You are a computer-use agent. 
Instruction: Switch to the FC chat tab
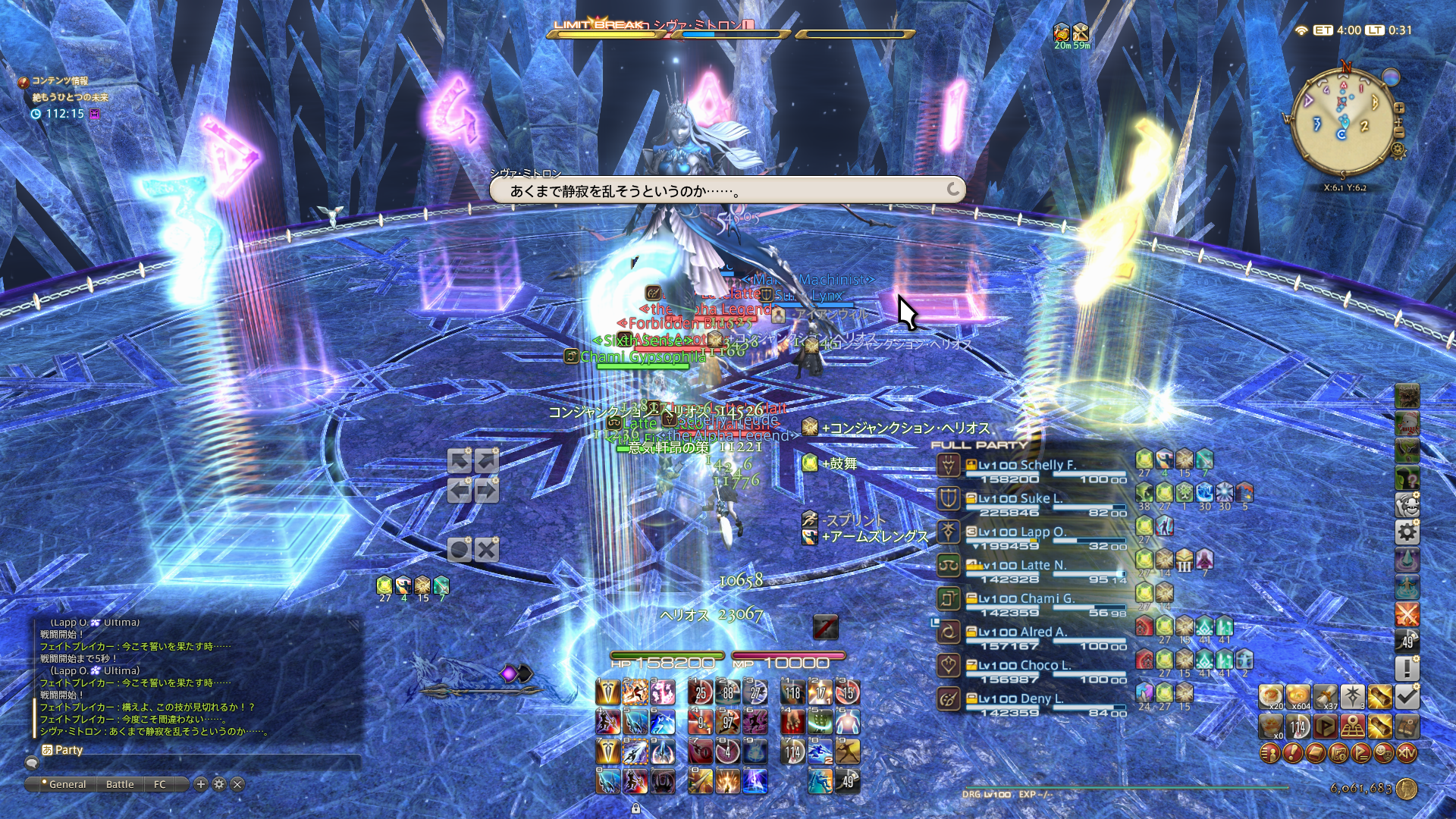[160, 784]
